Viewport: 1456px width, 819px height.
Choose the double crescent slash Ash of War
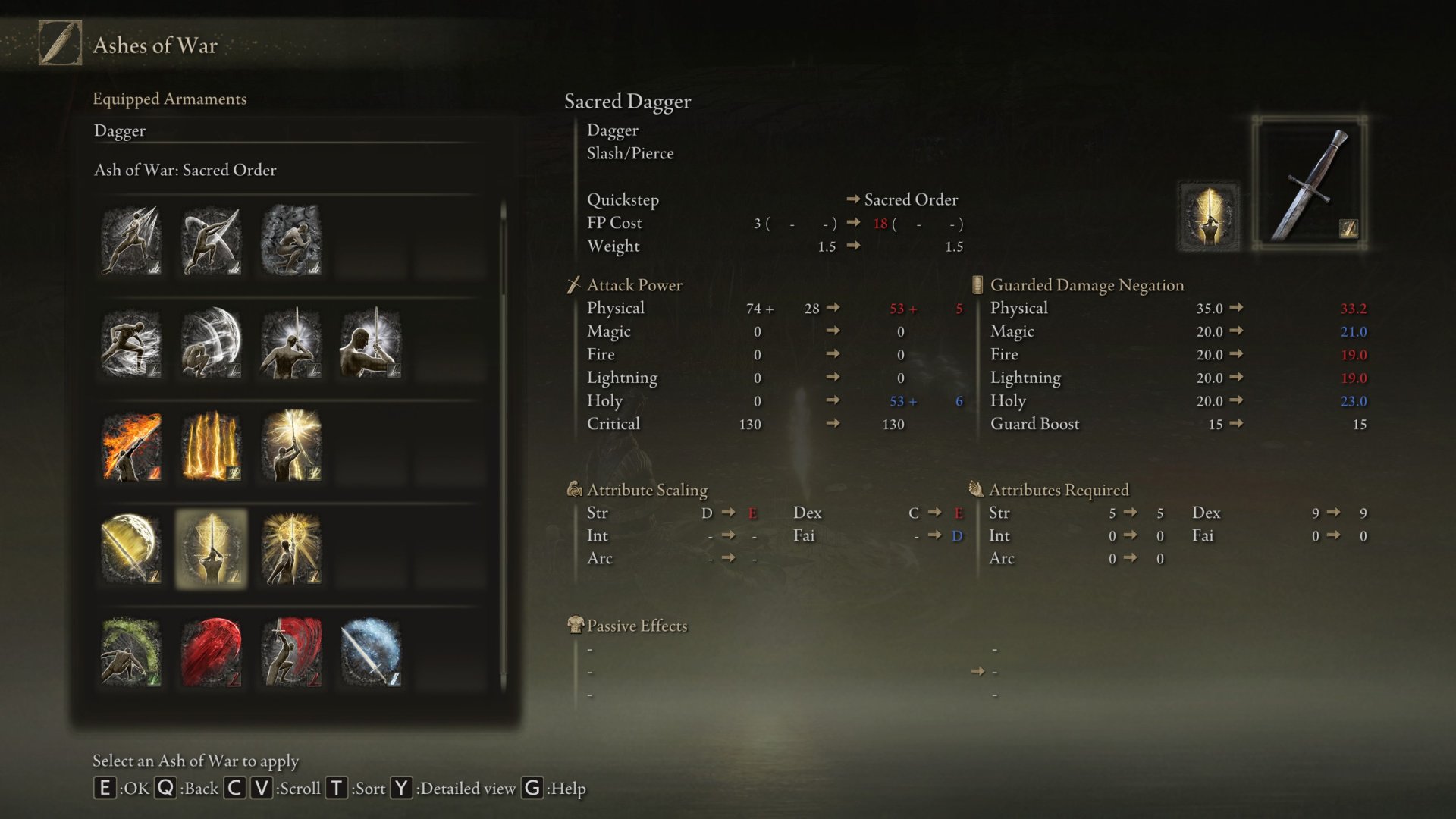(212, 240)
